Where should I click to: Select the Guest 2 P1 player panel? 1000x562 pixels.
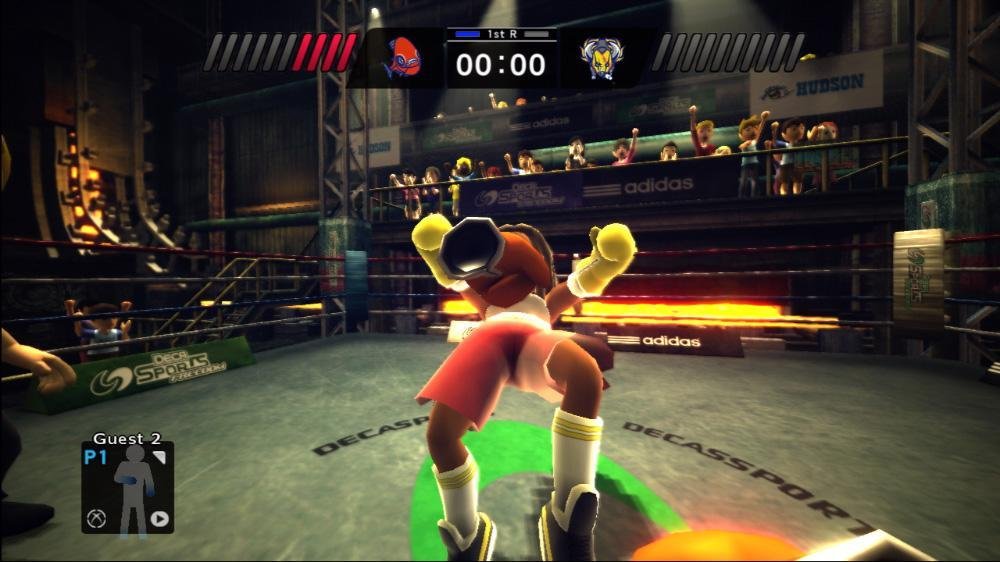tap(127, 486)
